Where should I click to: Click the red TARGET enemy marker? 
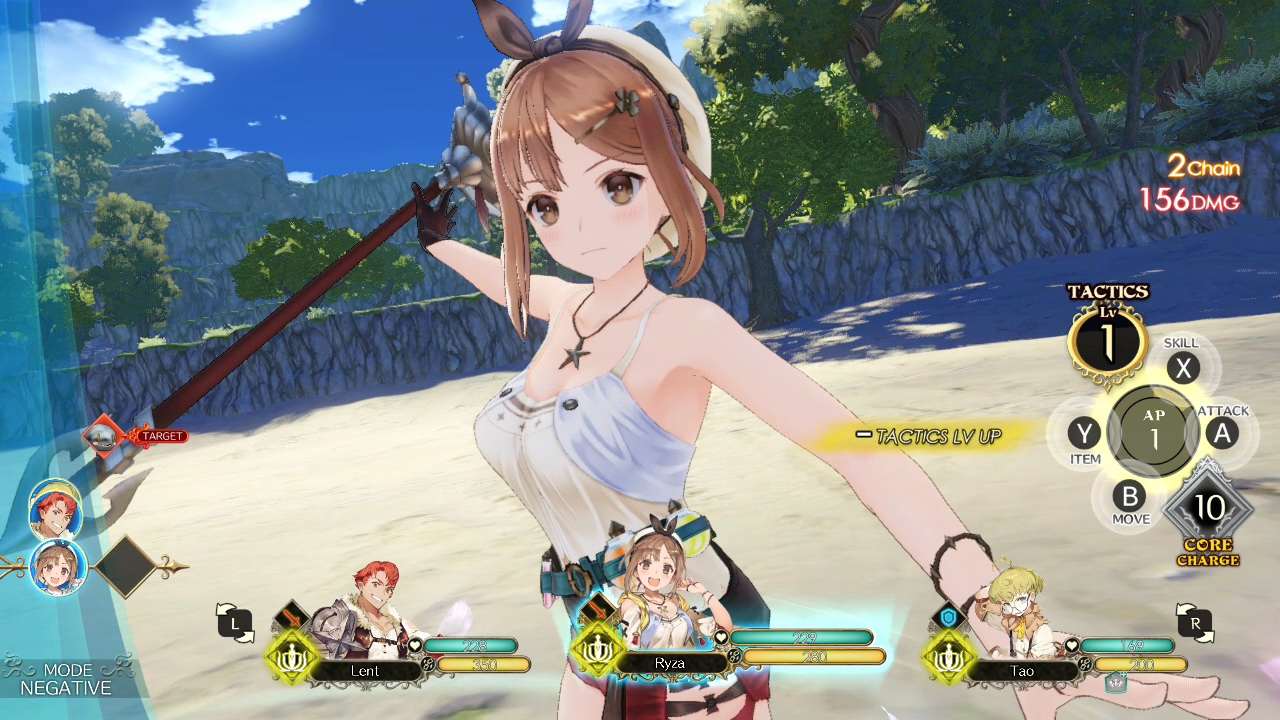(160, 435)
